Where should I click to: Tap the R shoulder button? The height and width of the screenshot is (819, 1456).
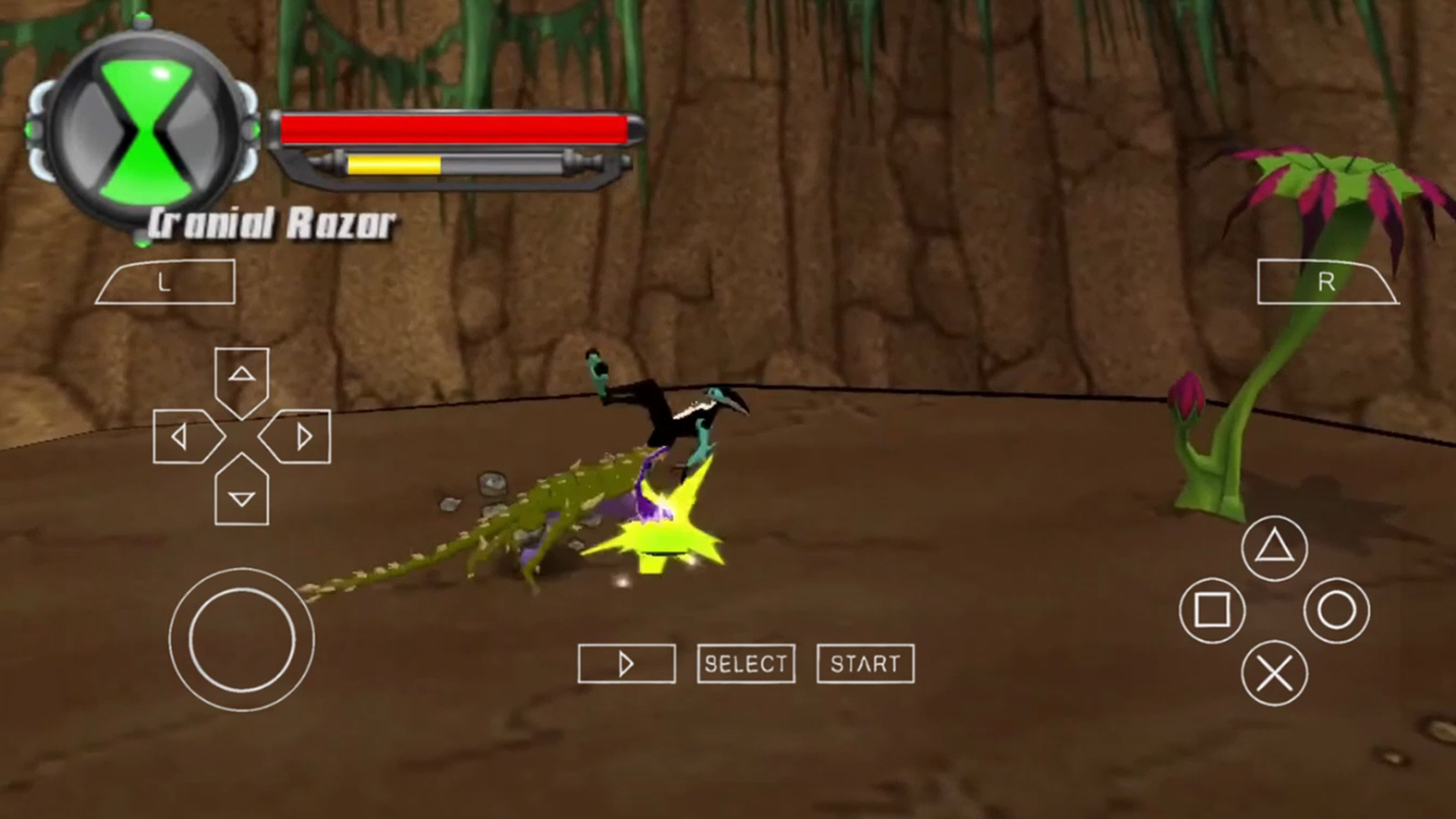pyautogui.click(x=1327, y=282)
